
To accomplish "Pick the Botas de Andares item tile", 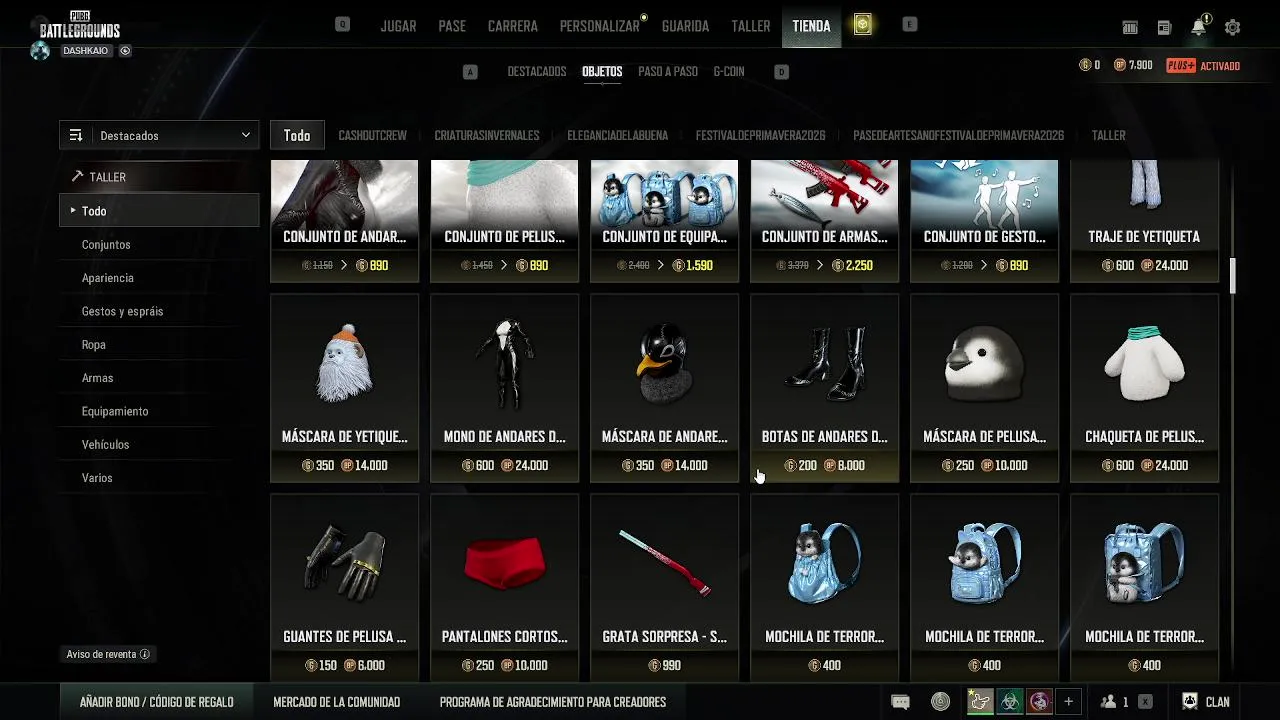I will click(824, 388).
